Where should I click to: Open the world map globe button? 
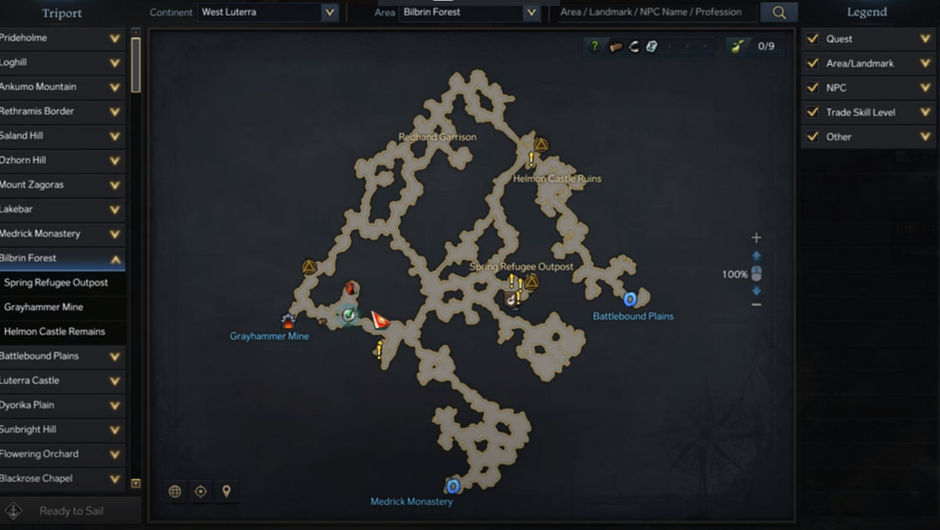(x=175, y=491)
